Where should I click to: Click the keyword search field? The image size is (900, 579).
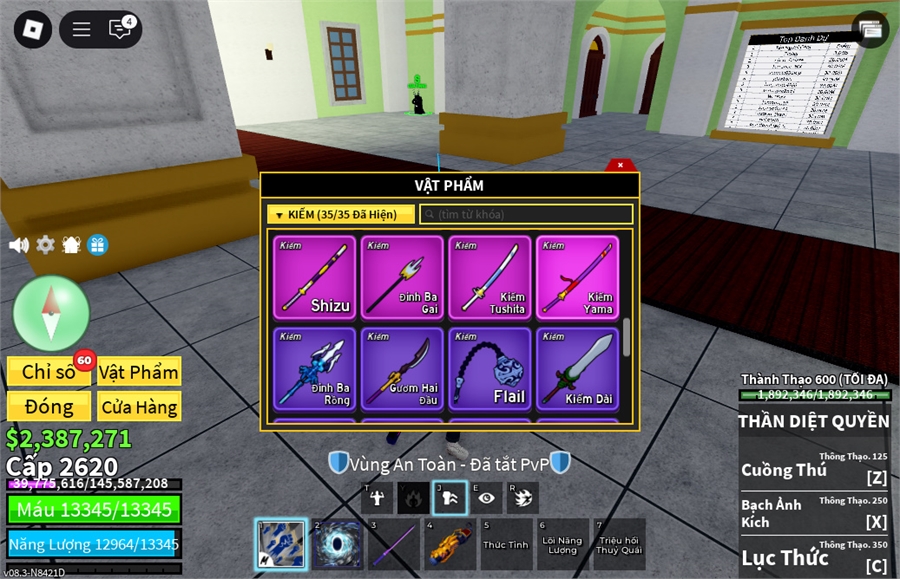click(x=526, y=214)
